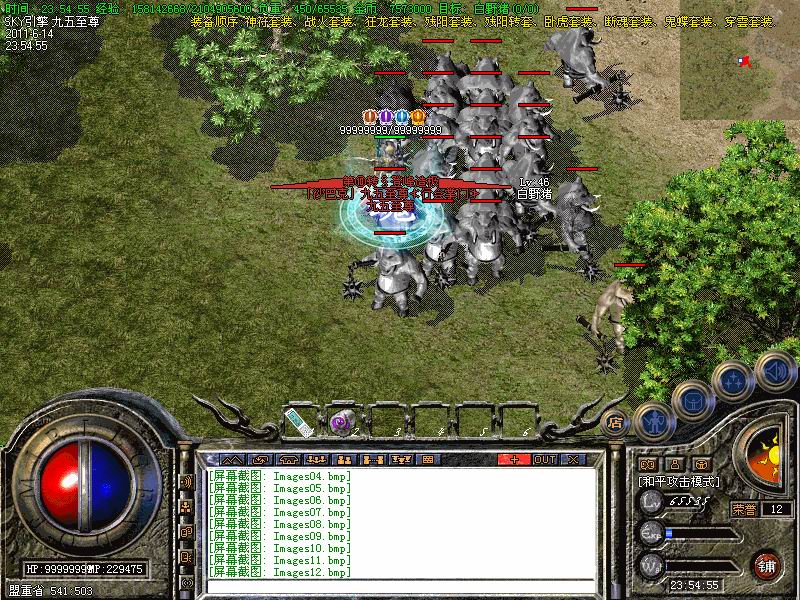Select the Images12.bmp screenshot message line
Image resolution: width=800 pixels, height=600 pixels.
(280, 572)
